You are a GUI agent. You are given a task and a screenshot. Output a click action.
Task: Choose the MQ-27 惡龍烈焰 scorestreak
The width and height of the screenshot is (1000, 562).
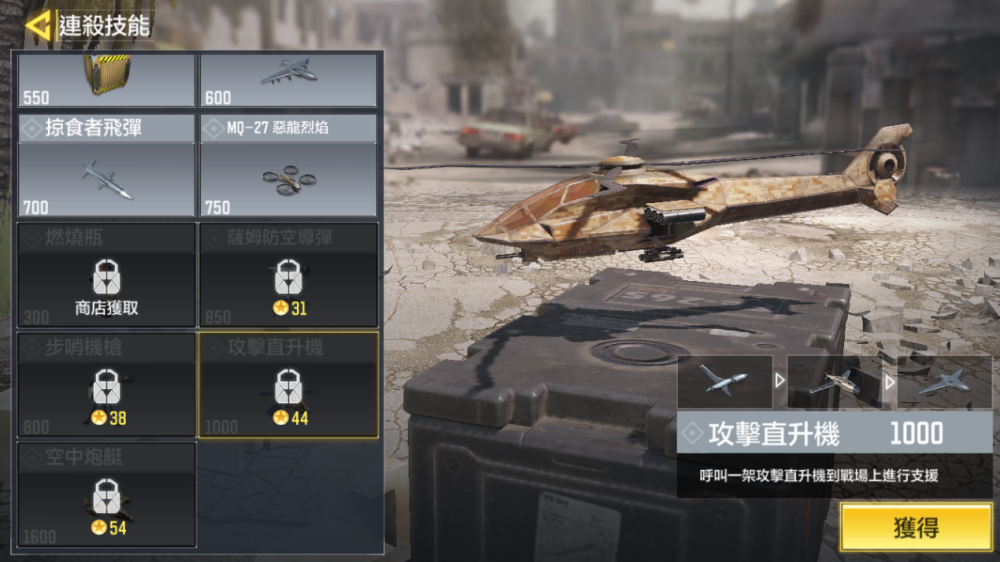click(x=288, y=166)
